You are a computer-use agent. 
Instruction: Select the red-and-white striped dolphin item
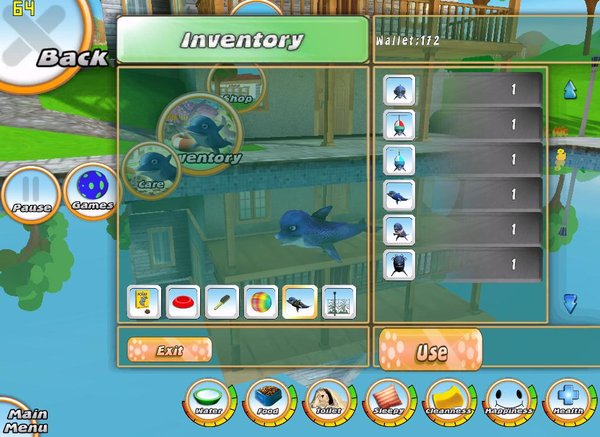[400, 125]
